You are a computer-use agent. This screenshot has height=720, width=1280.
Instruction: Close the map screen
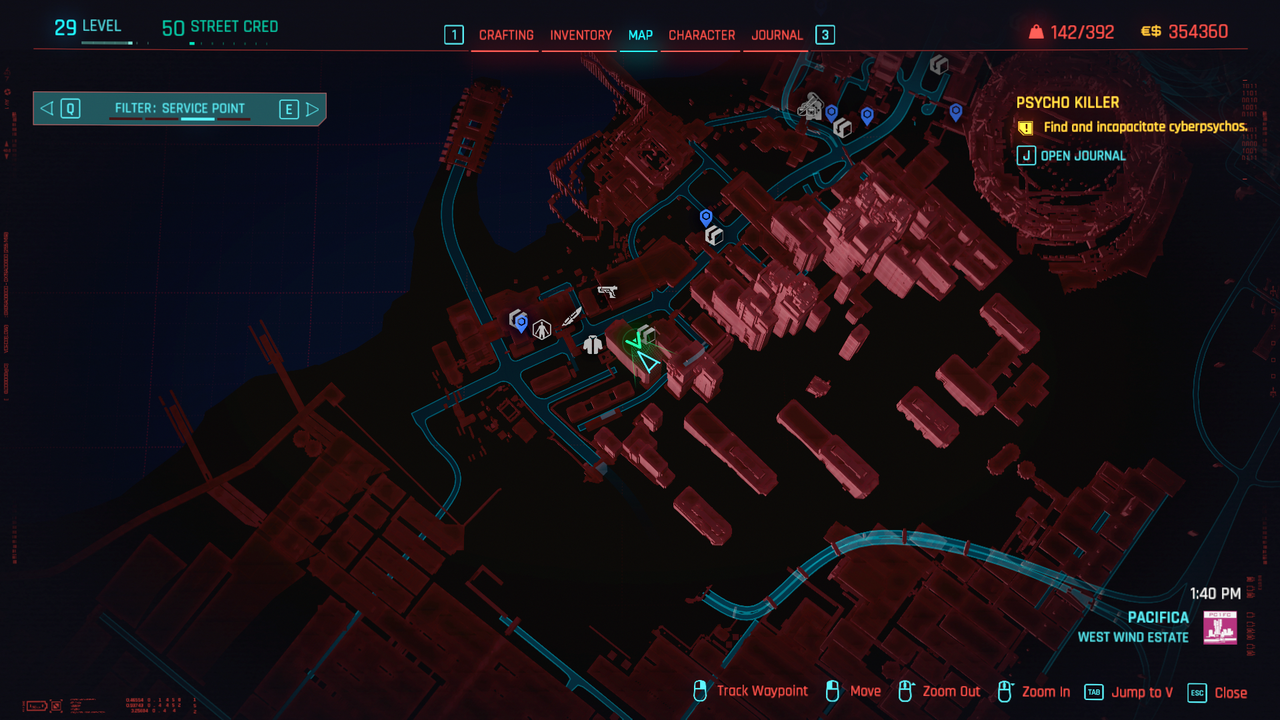click(1218, 692)
